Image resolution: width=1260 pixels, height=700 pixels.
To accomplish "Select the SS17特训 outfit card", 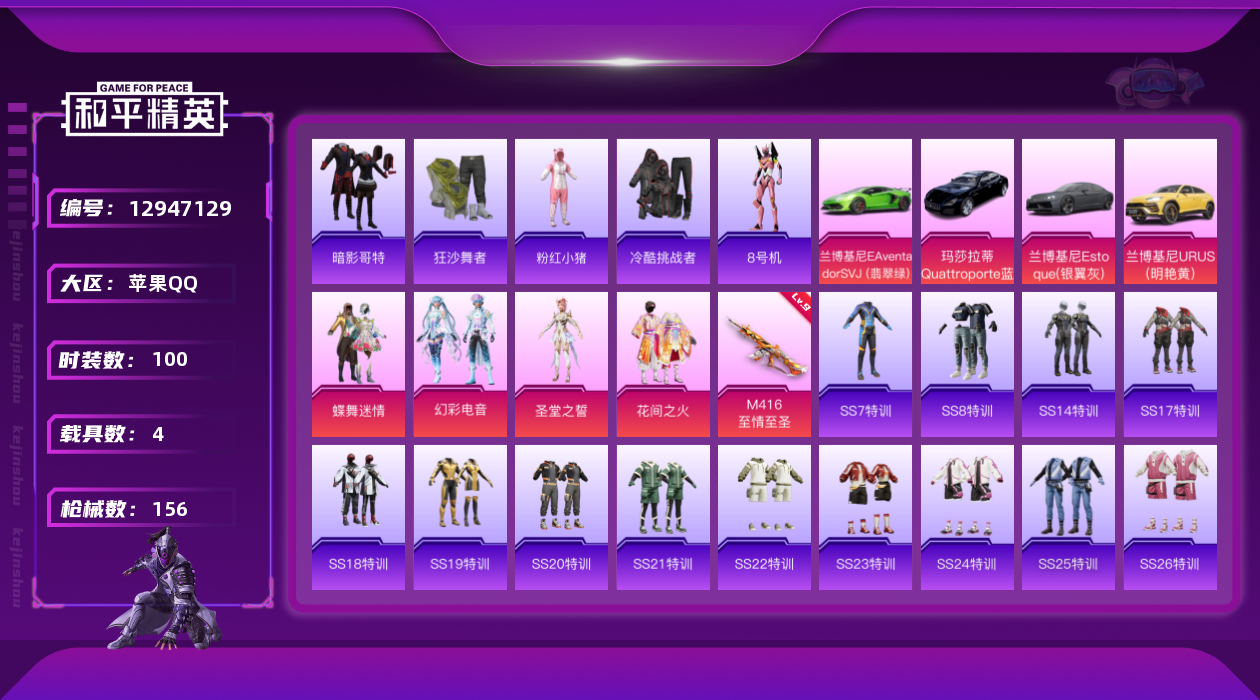I will [x=1170, y=363].
